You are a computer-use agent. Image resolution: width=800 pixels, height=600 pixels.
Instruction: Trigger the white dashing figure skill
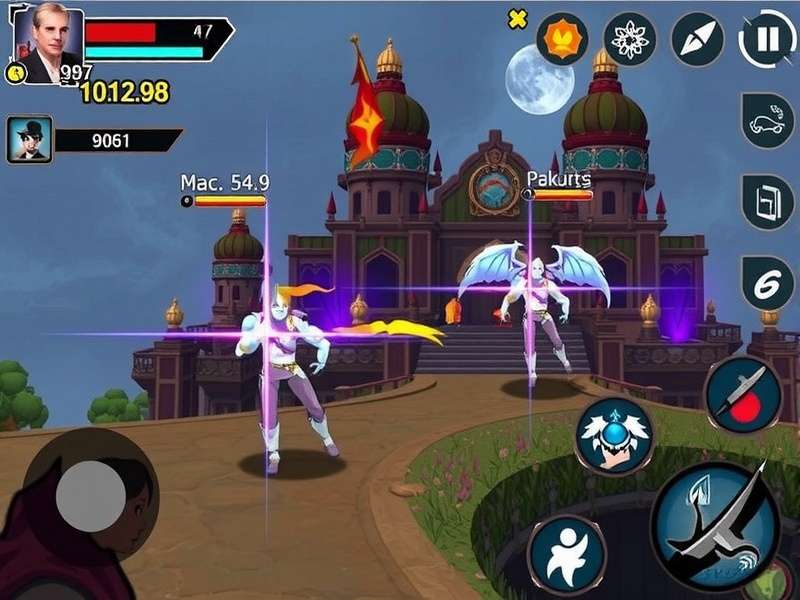click(567, 553)
